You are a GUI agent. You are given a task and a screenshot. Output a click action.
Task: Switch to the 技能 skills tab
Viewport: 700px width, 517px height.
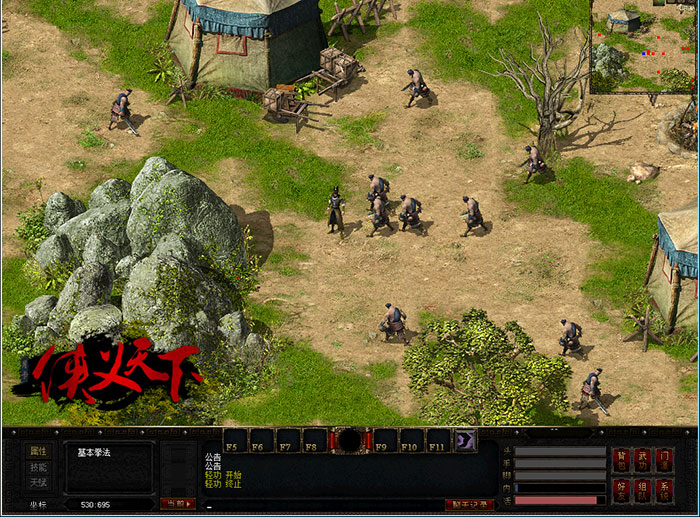click(x=38, y=467)
